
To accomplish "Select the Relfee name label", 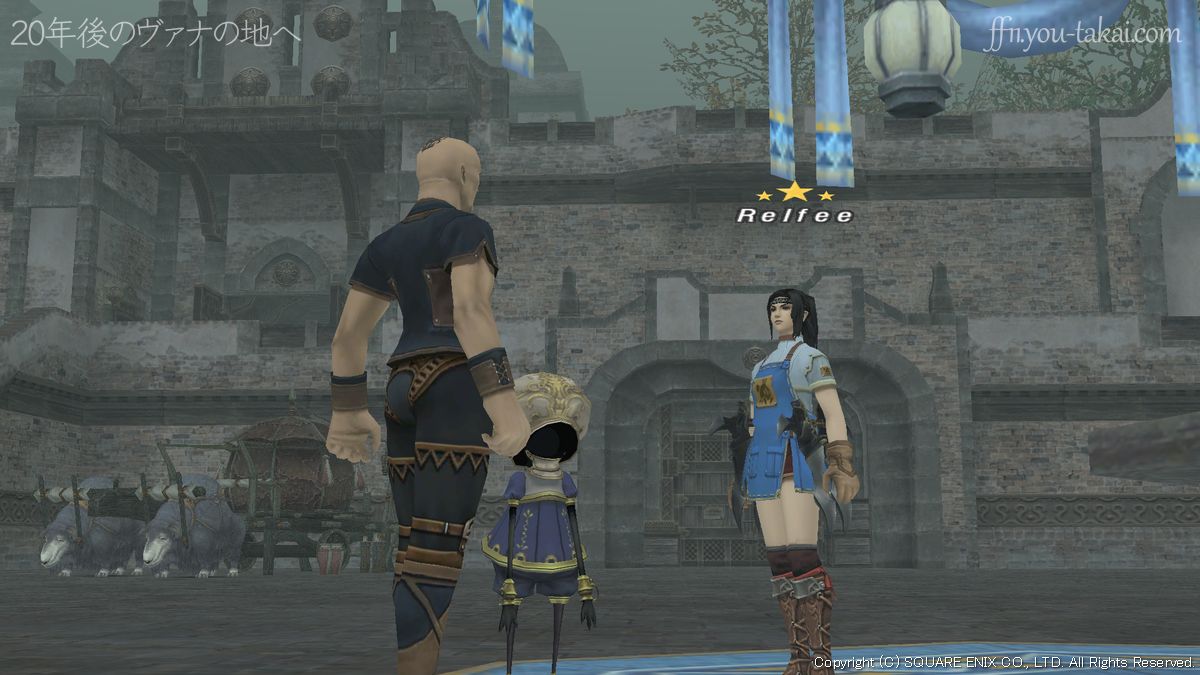I will (x=795, y=215).
